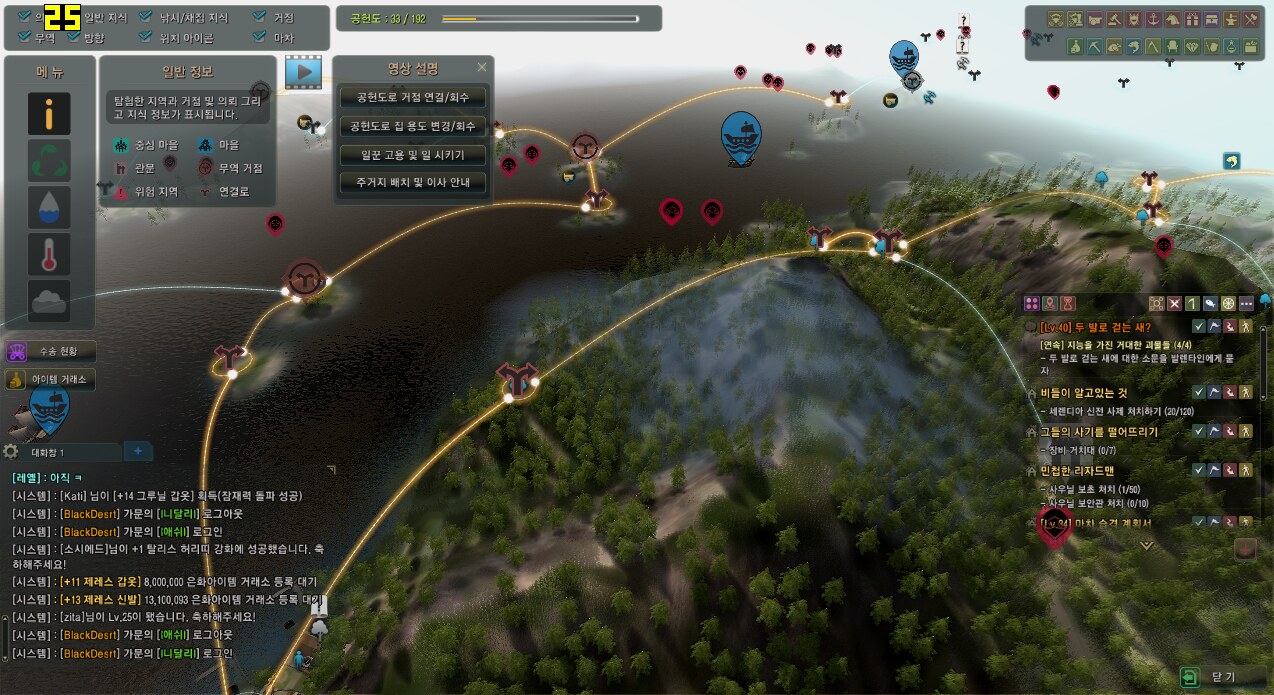Switch to the thermometer temperature view

click(49, 254)
